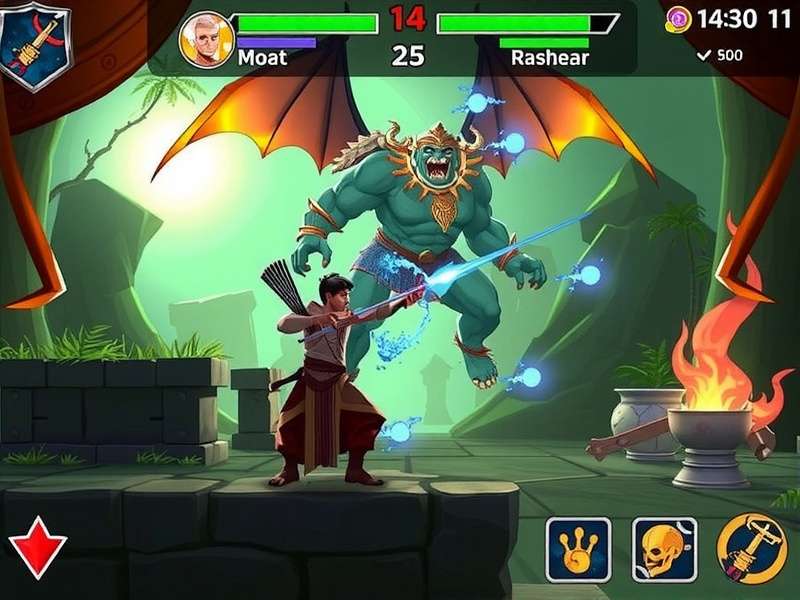
Task: Use the golden skull skill
Action: pyautogui.click(x=664, y=549)
